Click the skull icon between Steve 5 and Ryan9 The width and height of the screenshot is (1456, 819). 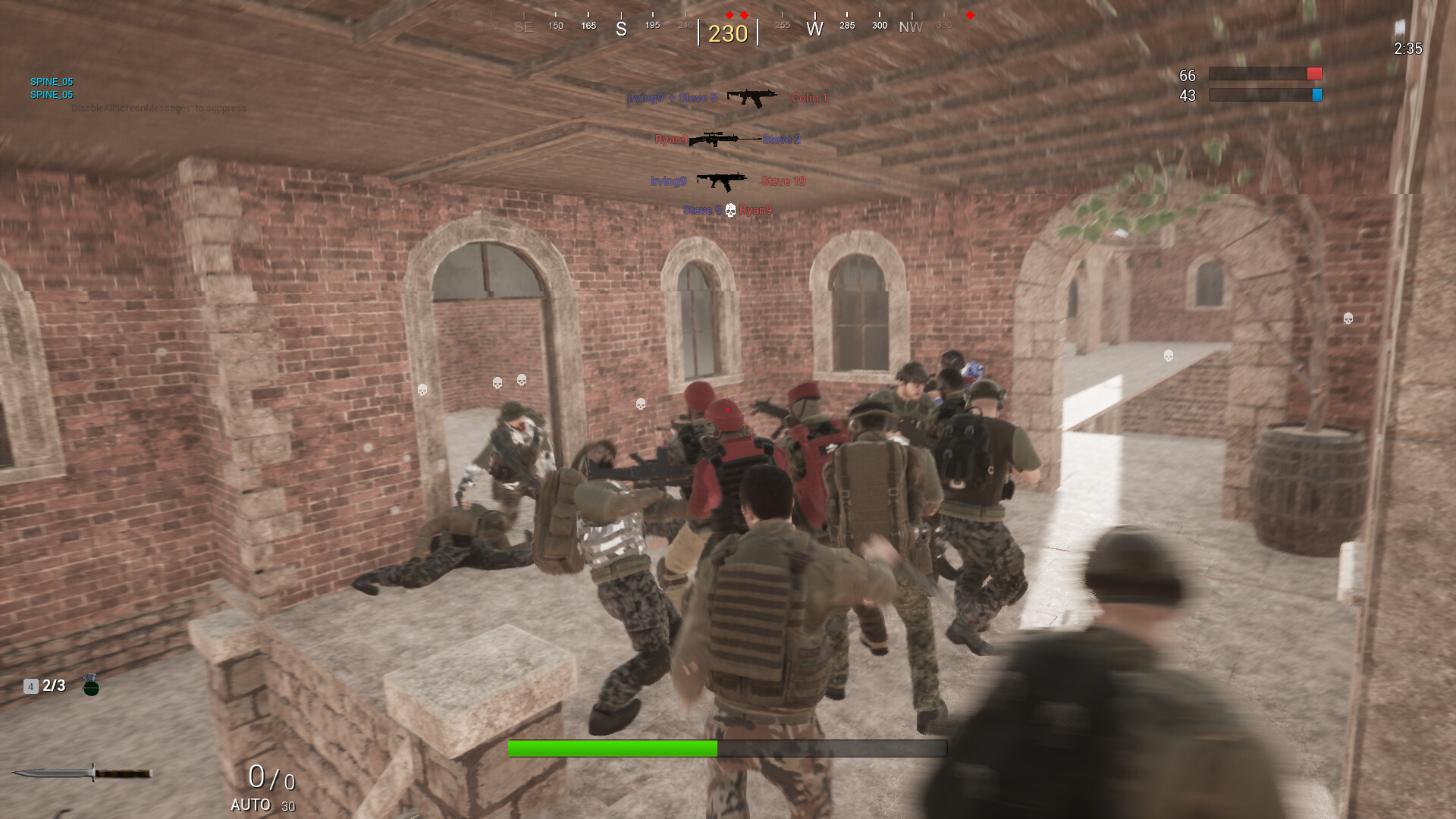[x=730, y=210]
